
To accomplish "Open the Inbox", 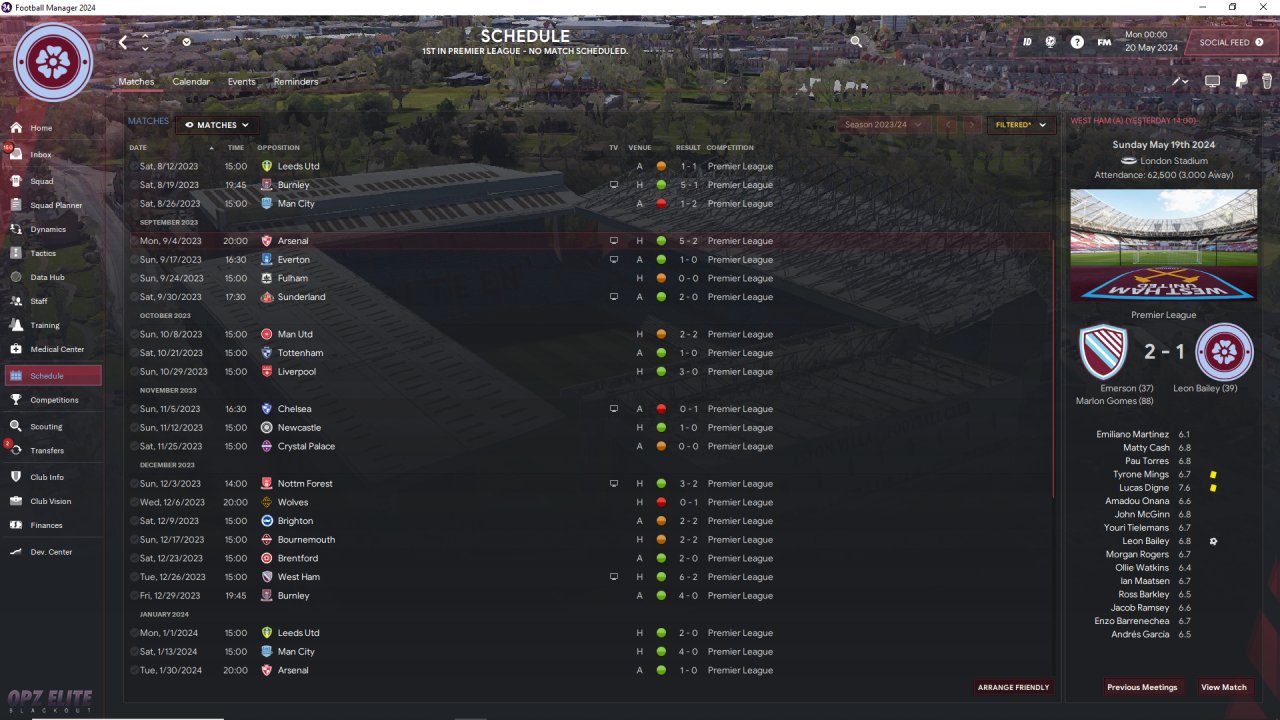I will click(x=40, y=155).
